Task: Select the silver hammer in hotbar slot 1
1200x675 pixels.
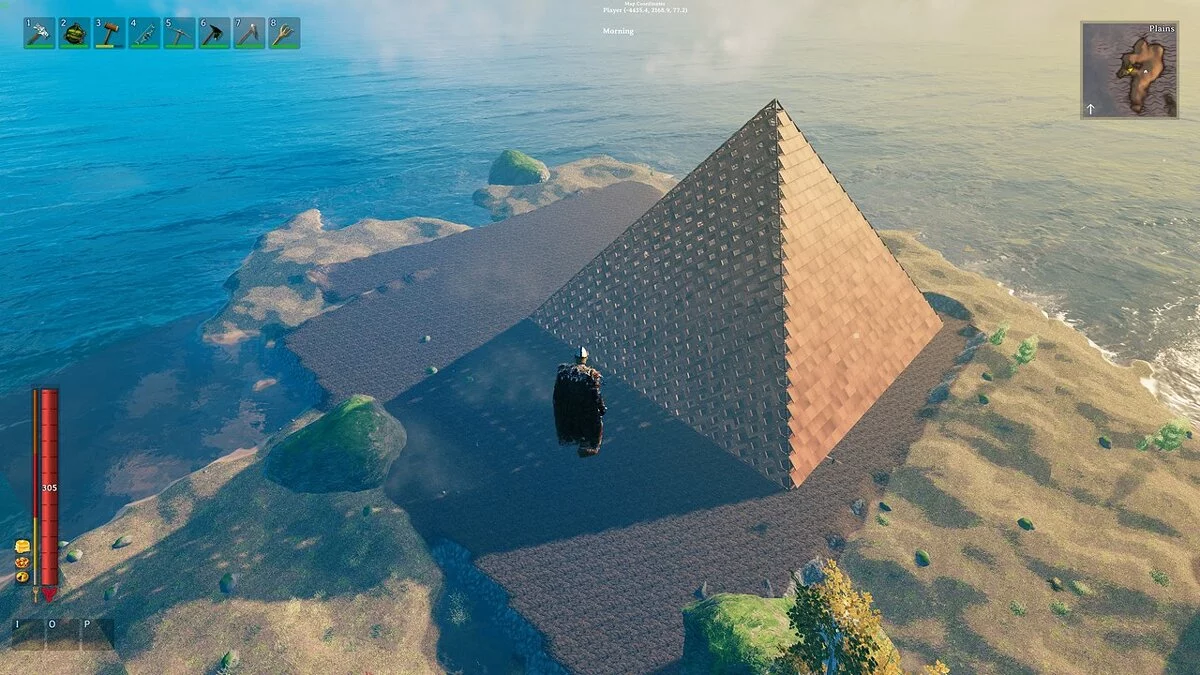Action: pyautogui.click(x=39, y=33)
